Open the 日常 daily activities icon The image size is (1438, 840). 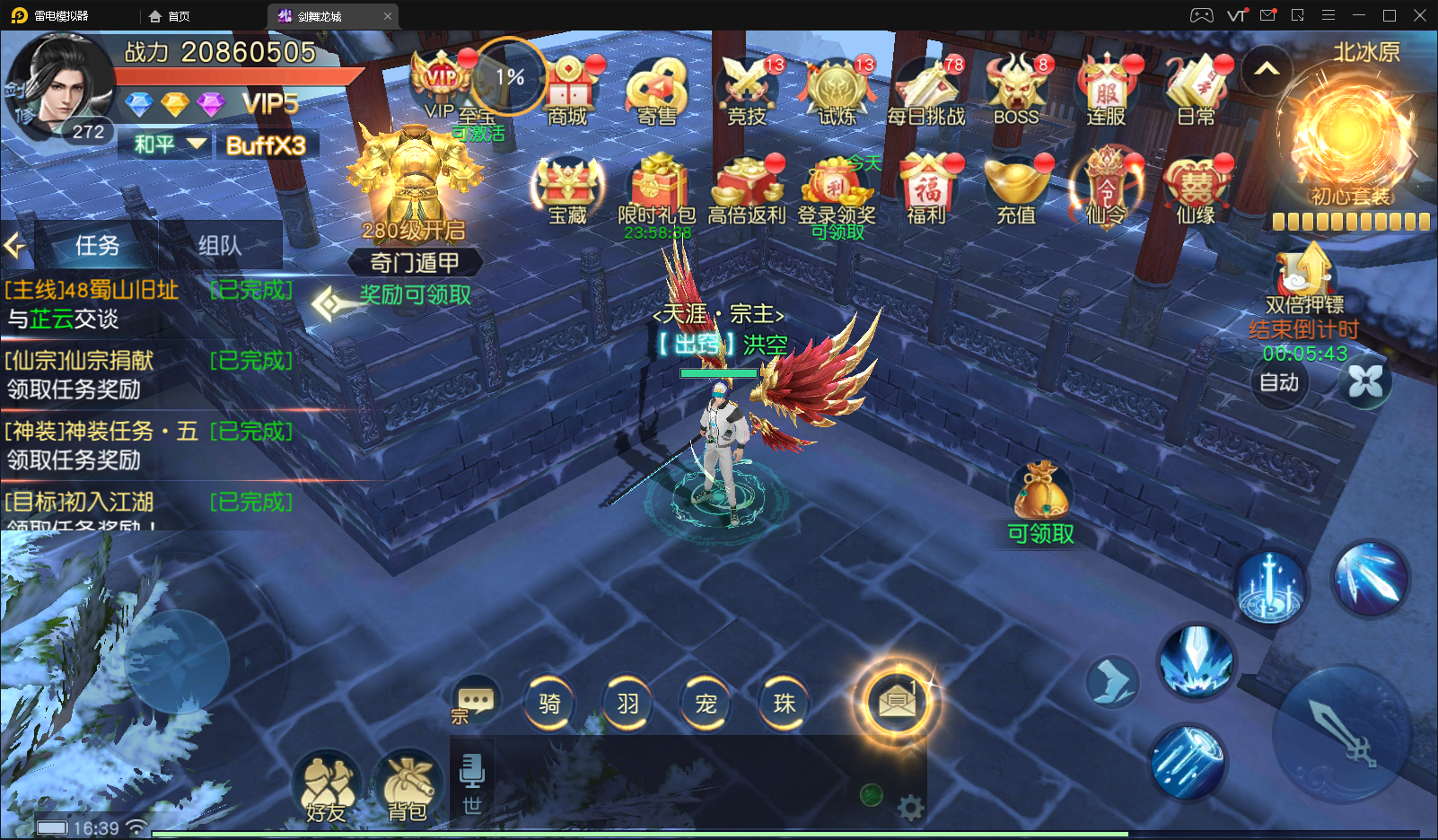[x=1196, y=91]
